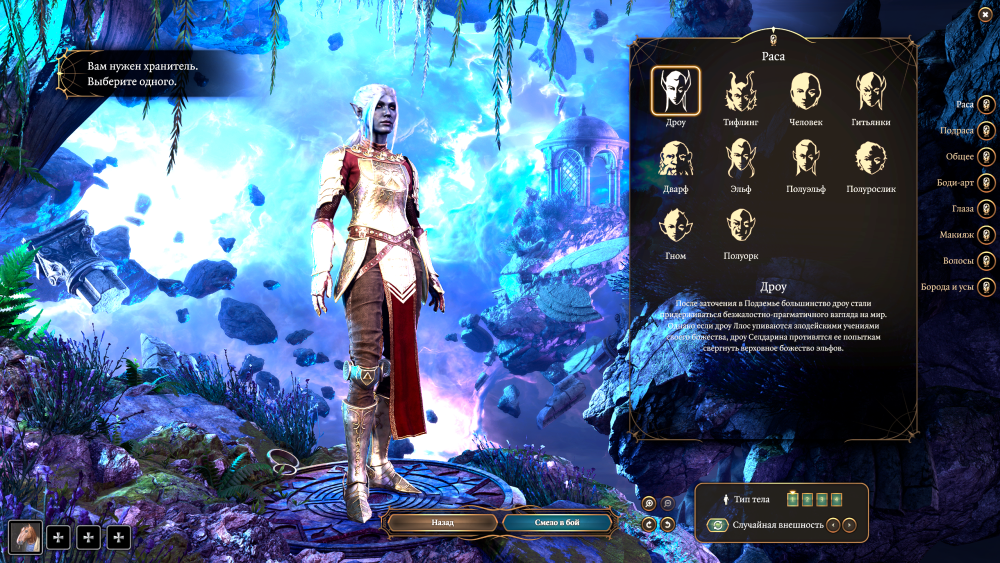This screenshot has width=1000, height=563.
Task: Pick the Half-Orc (Полуорк) race
Action: 740,225
